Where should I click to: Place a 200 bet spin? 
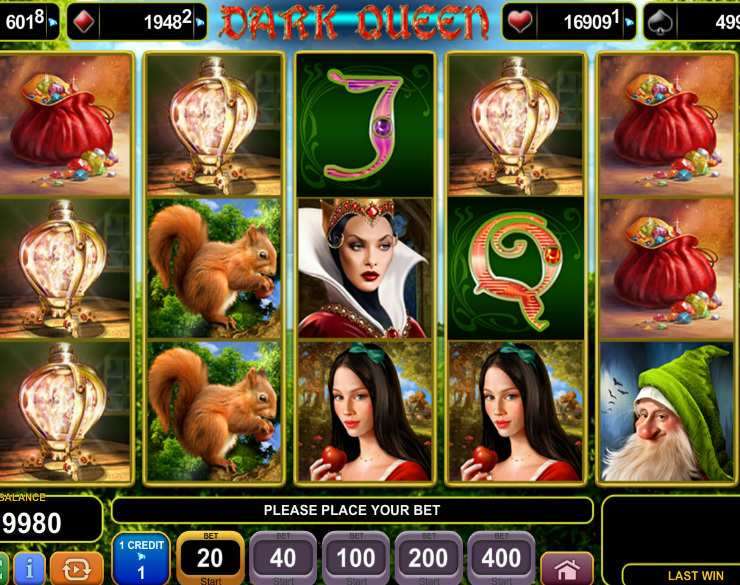pos(429,558)
